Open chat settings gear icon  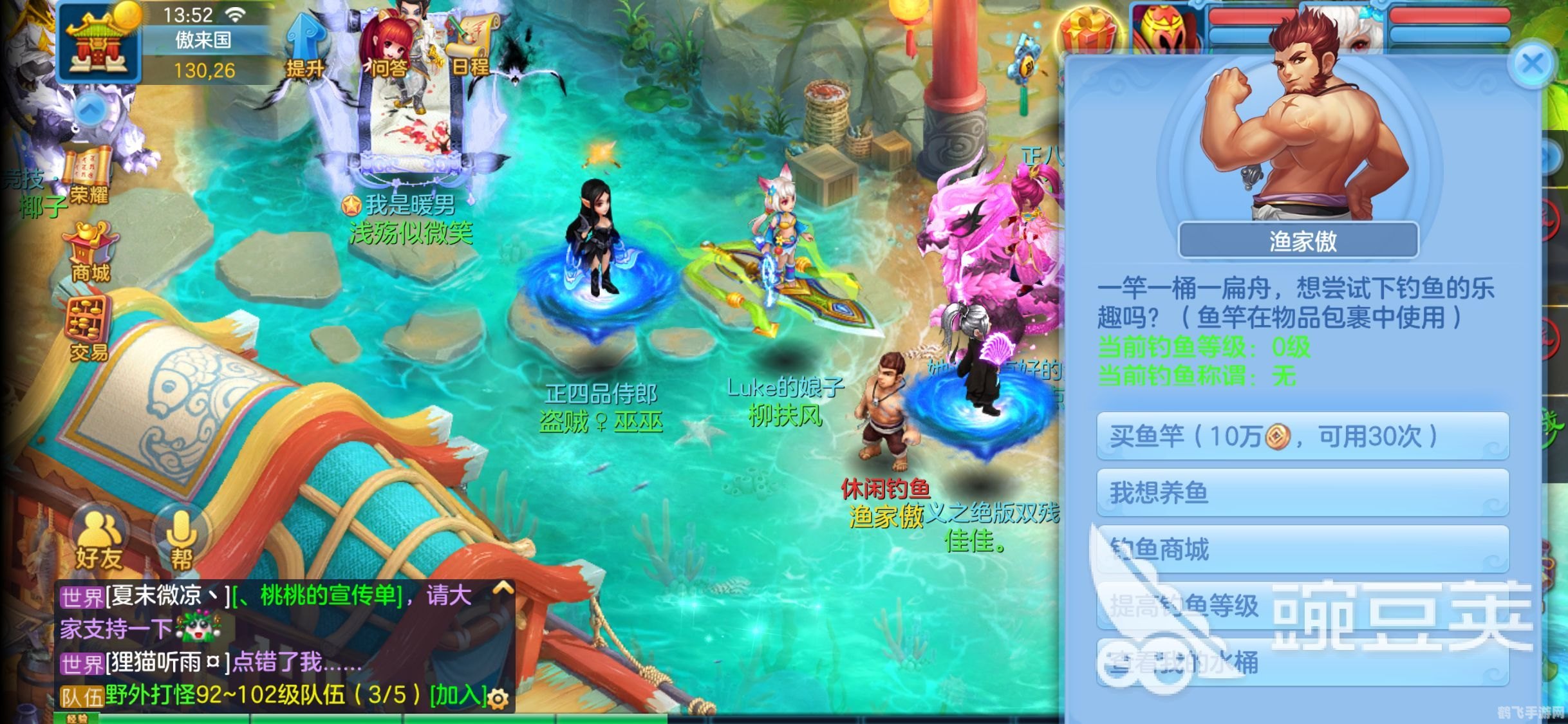point(498,698)
